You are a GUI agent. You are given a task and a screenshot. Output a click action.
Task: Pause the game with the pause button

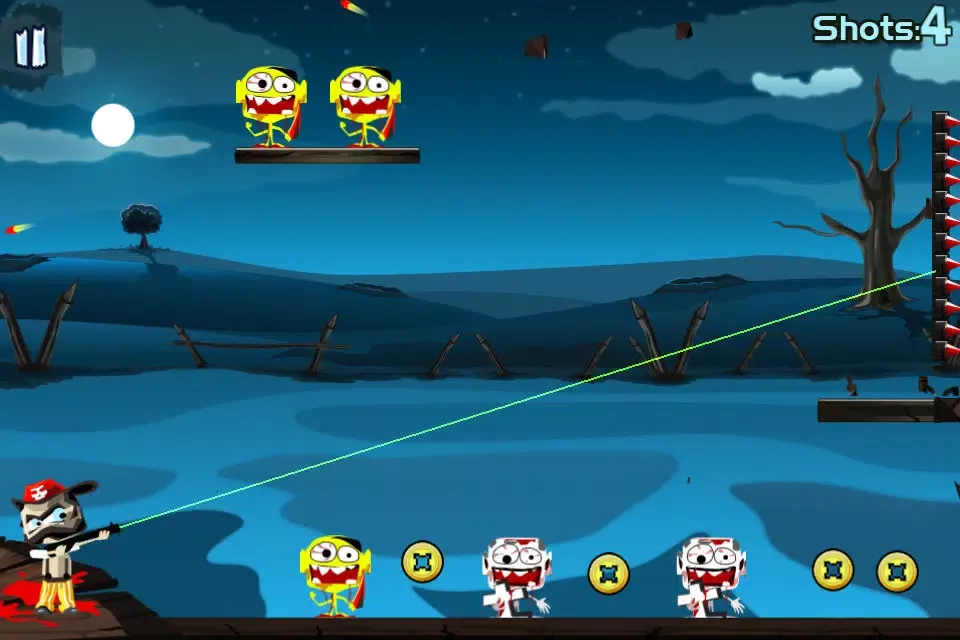click(x=31, y=47)
